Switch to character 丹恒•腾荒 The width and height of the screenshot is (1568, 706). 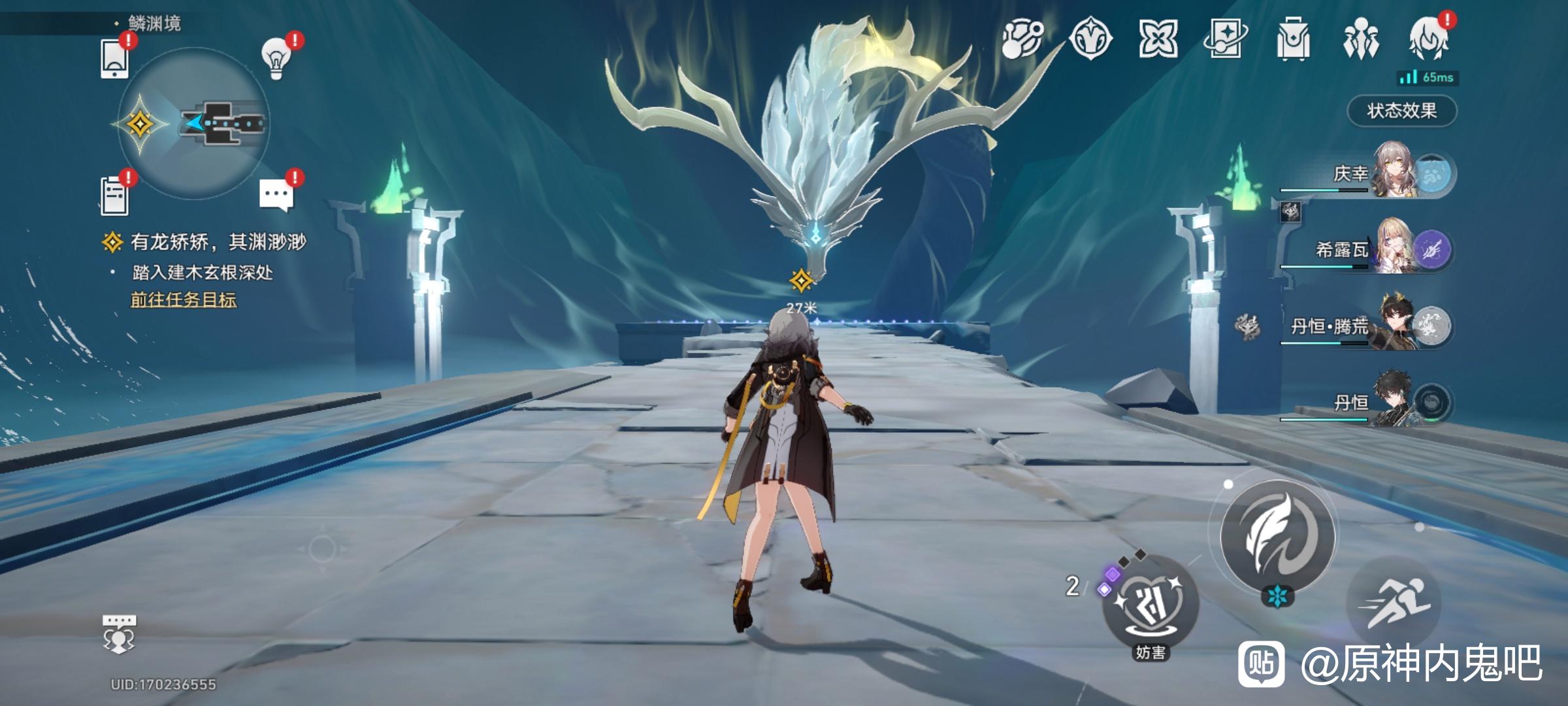pos(1395,326)
